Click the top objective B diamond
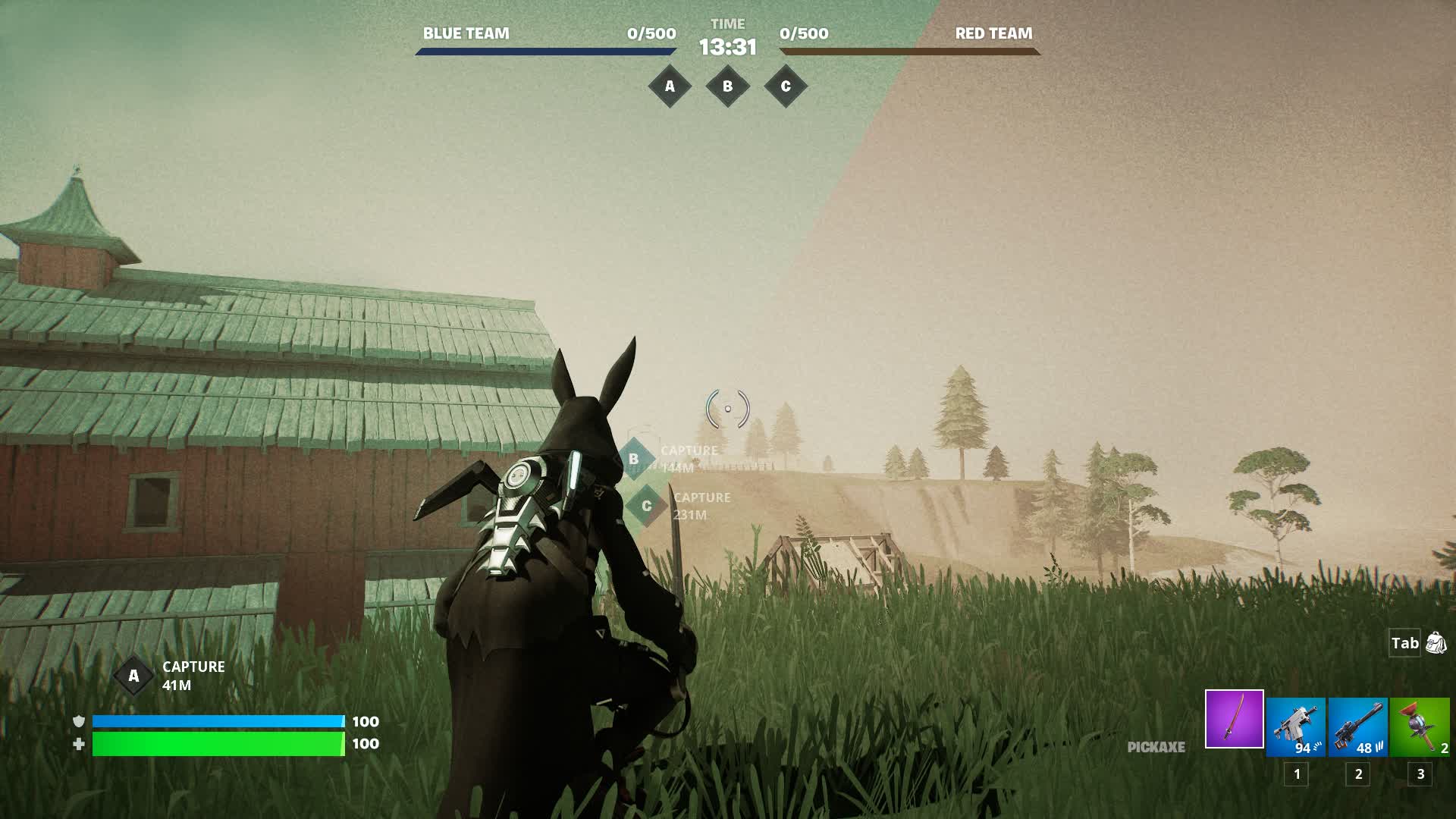Screen dimensions: 1456x819 tap(727, 86)
